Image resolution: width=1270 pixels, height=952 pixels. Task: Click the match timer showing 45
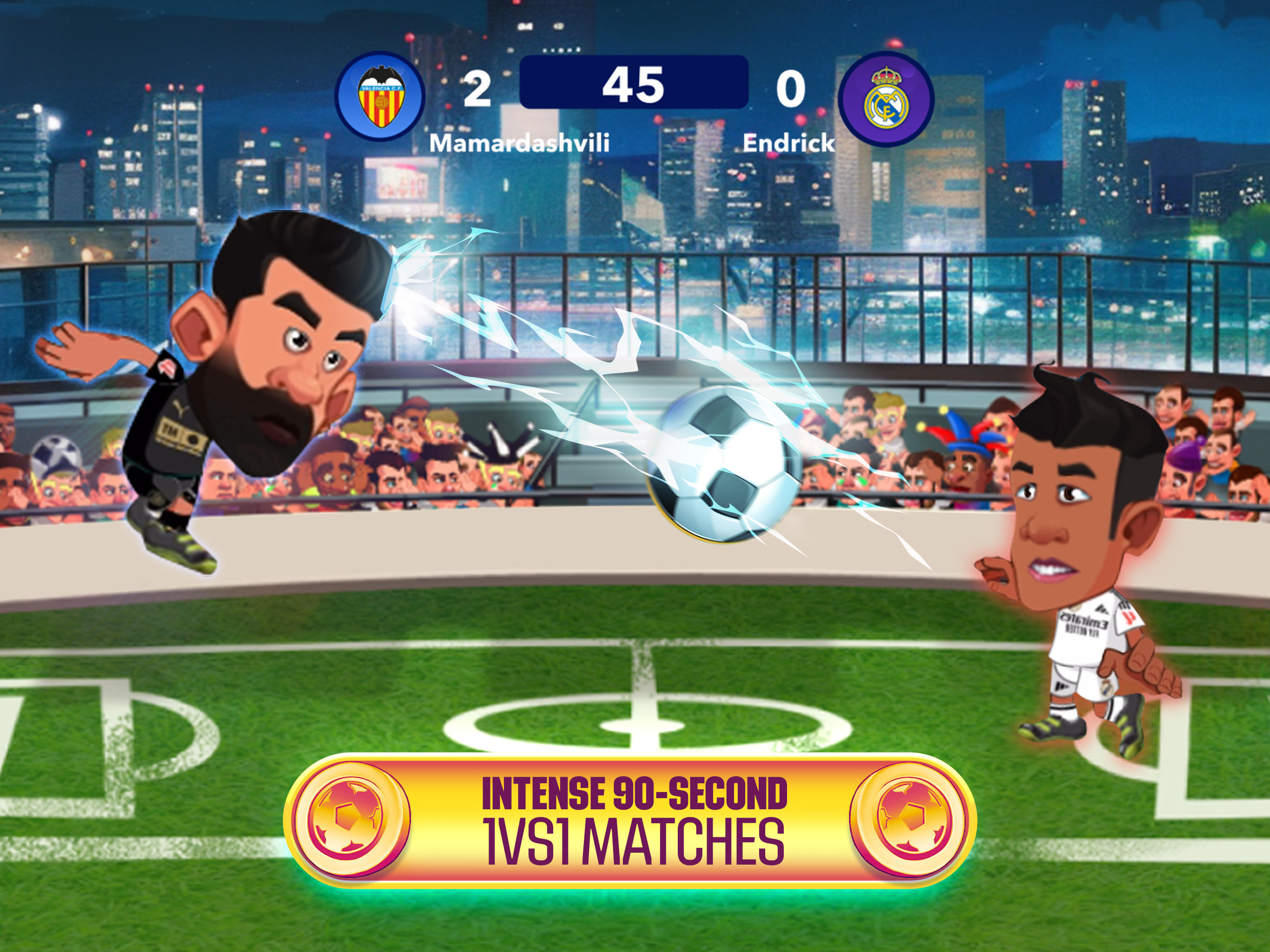(635, 86)
